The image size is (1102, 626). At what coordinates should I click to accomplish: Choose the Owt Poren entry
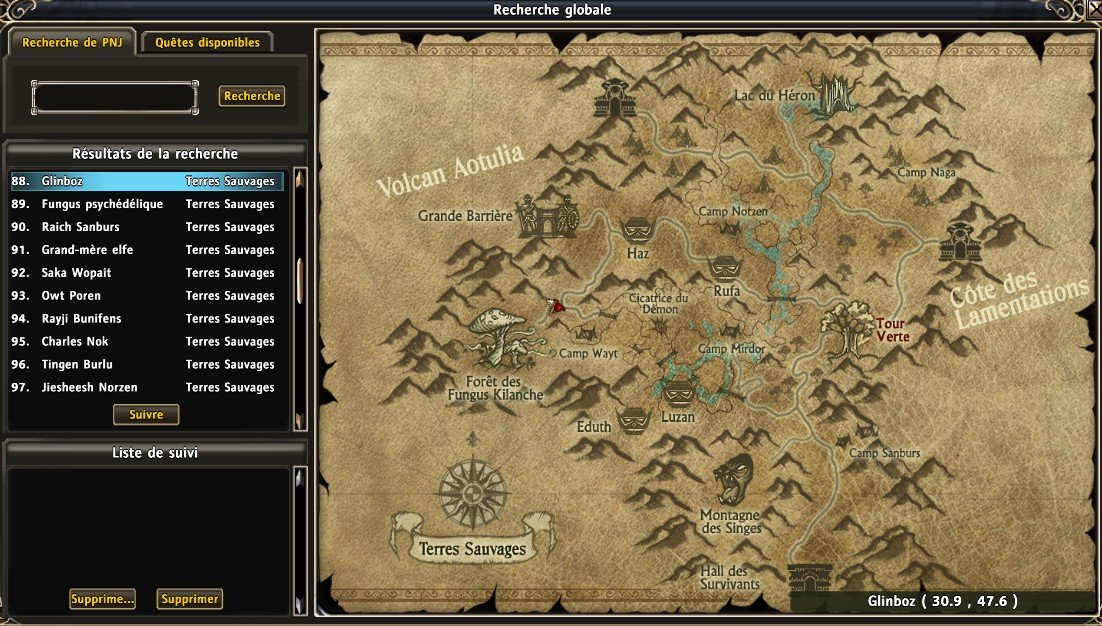(147, 296)
